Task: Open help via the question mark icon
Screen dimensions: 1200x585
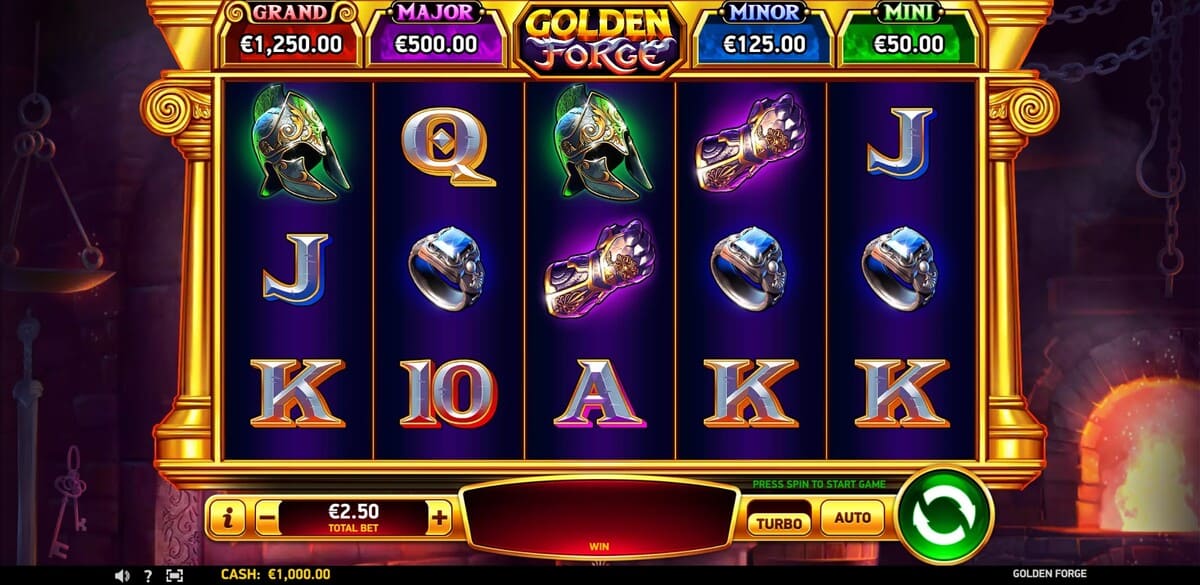Action: pos(148,575)
